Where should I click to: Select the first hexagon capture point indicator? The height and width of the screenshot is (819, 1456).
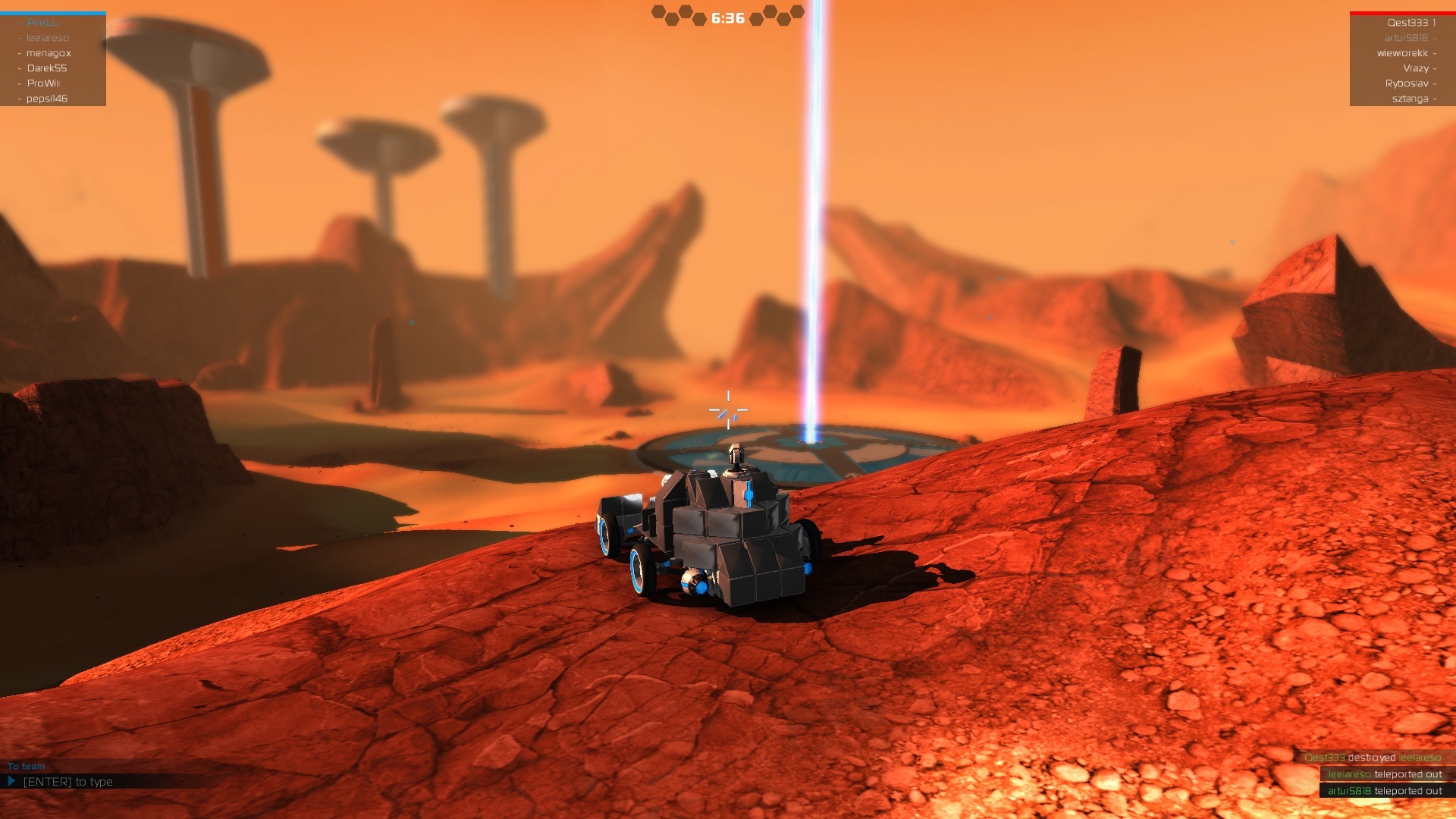point(658,11)
